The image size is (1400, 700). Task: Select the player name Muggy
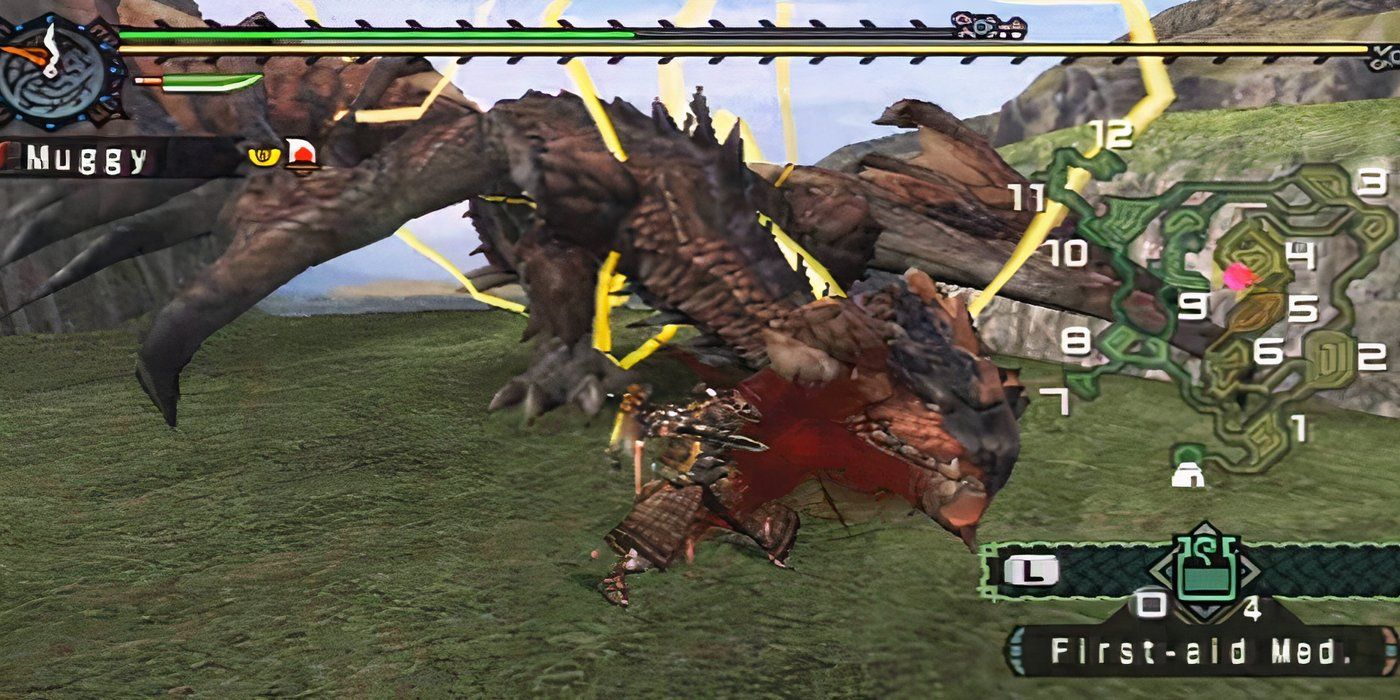click(x=88, y=159)
